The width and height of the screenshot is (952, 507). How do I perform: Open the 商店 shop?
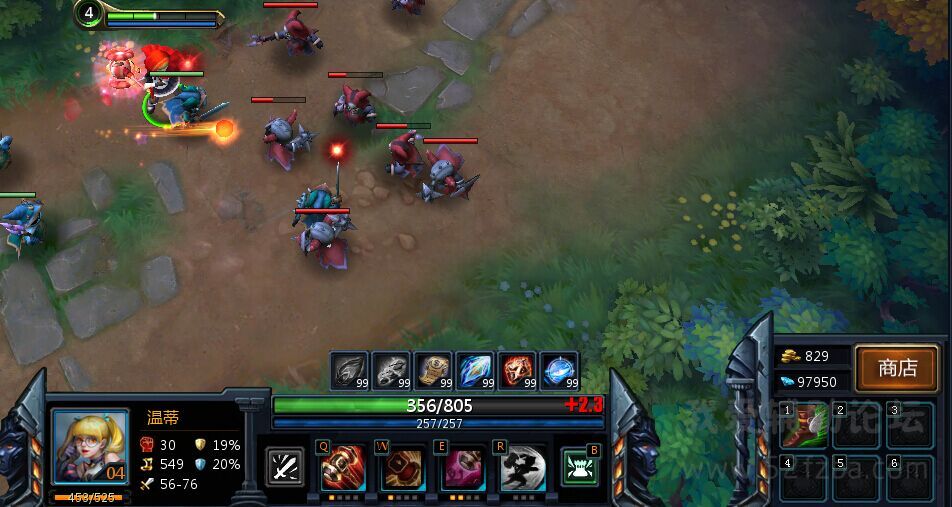point(897,368)
